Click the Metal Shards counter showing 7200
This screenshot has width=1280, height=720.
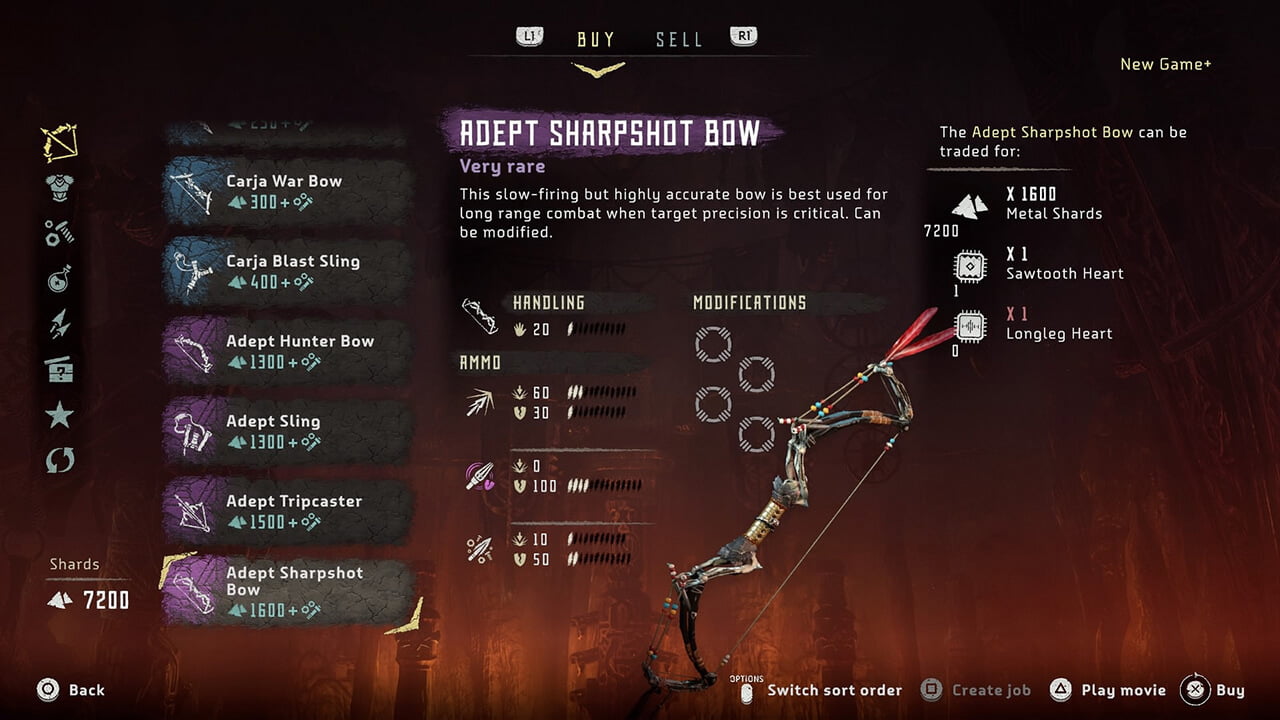944,230
